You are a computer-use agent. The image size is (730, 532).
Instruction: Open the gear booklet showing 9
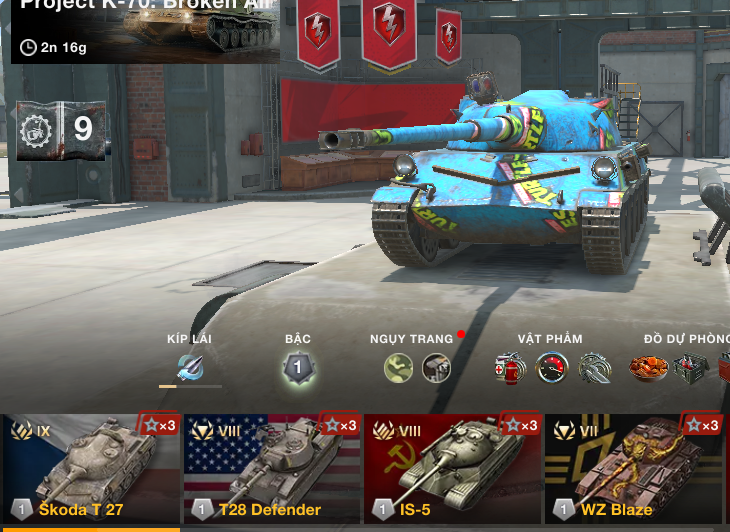tap(61, 129)
